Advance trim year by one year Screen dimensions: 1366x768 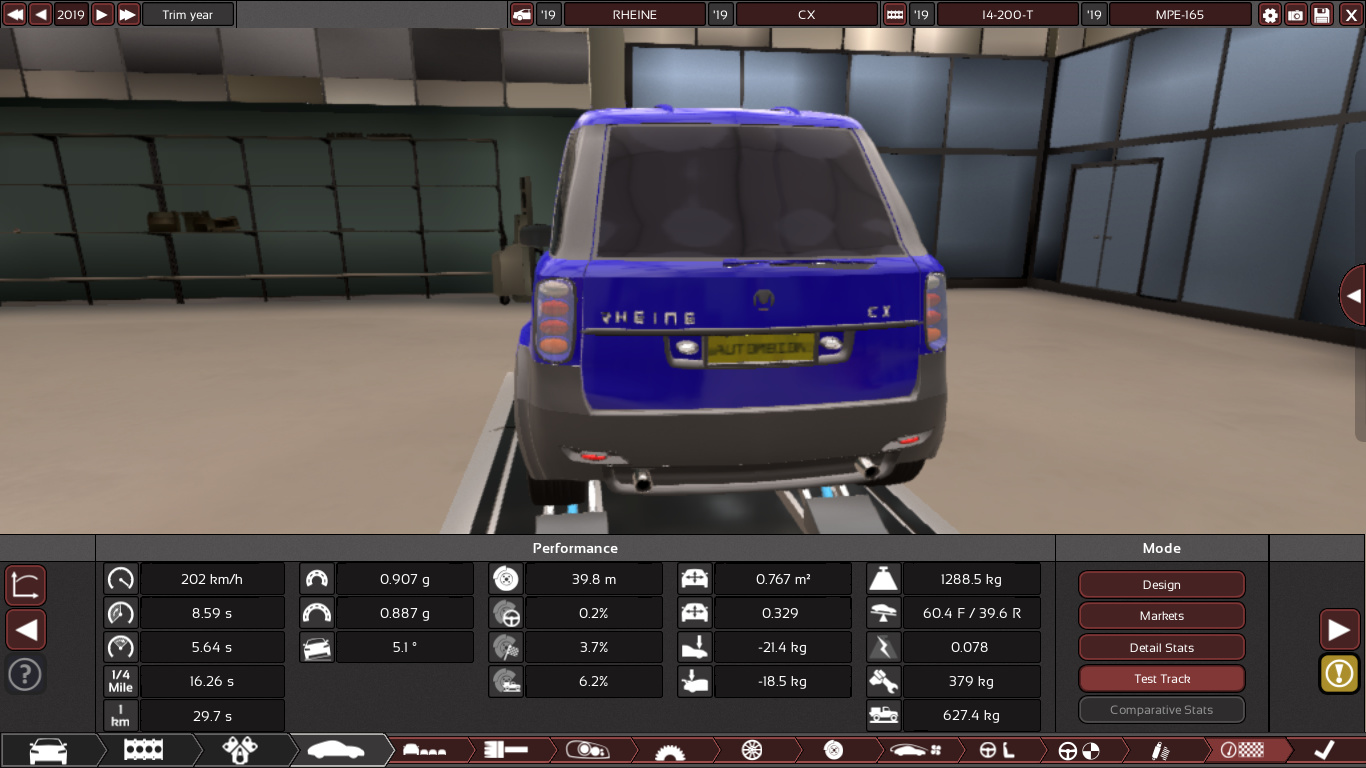coord(102,15)
